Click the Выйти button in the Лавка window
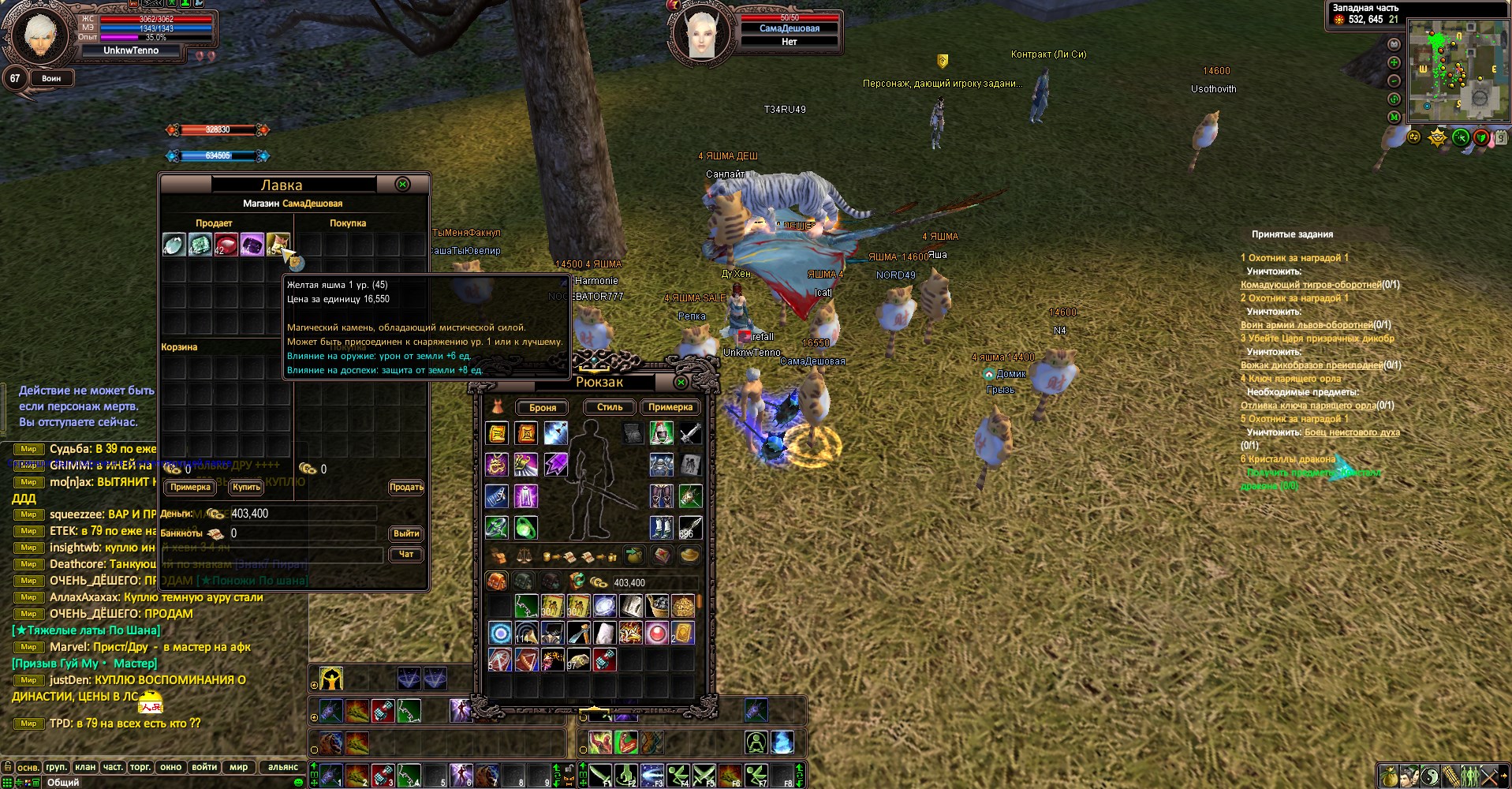1512x789 pixels. pos(405,533)
